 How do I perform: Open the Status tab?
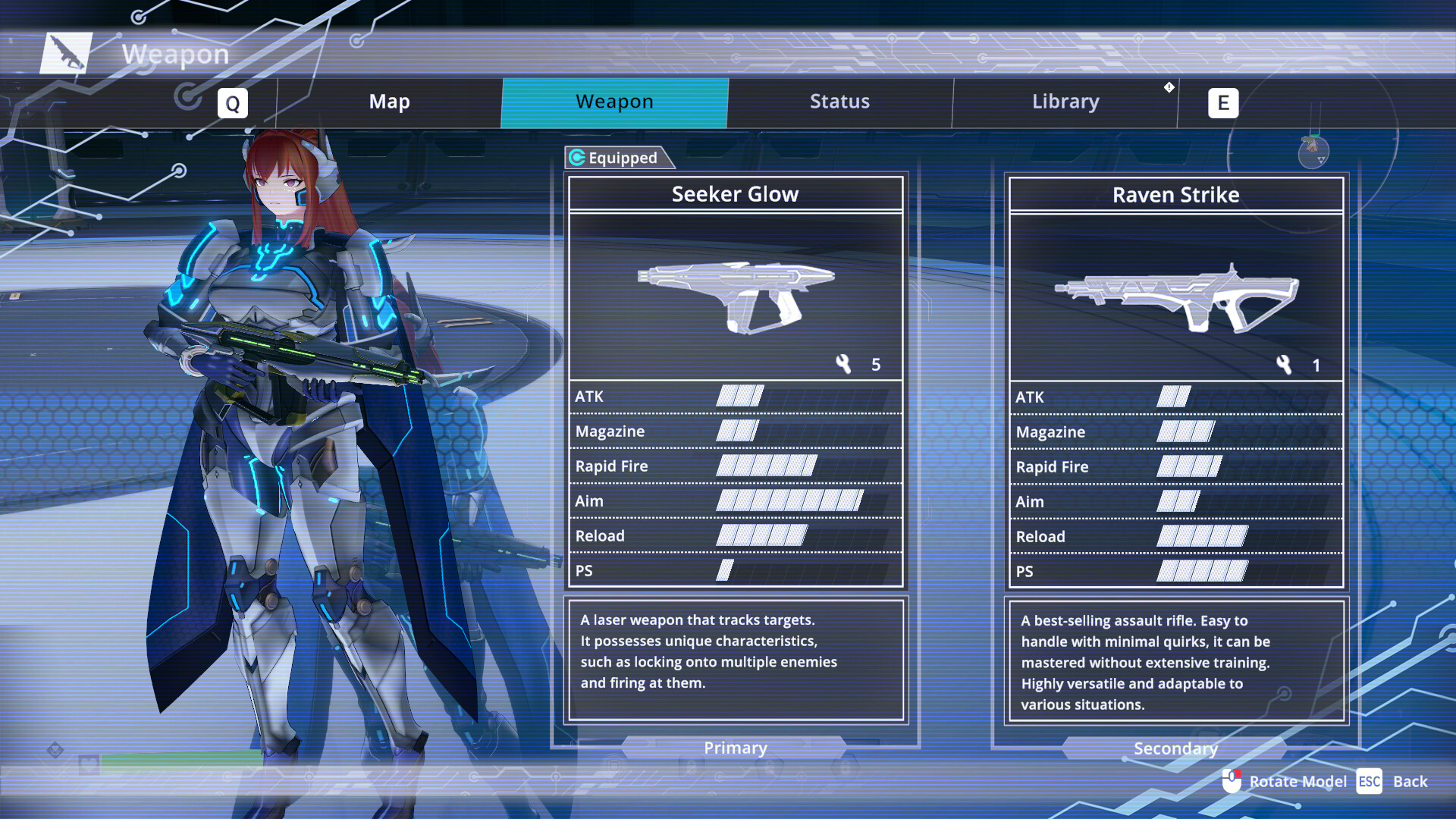pyautogui.click(x=839, y=101)
